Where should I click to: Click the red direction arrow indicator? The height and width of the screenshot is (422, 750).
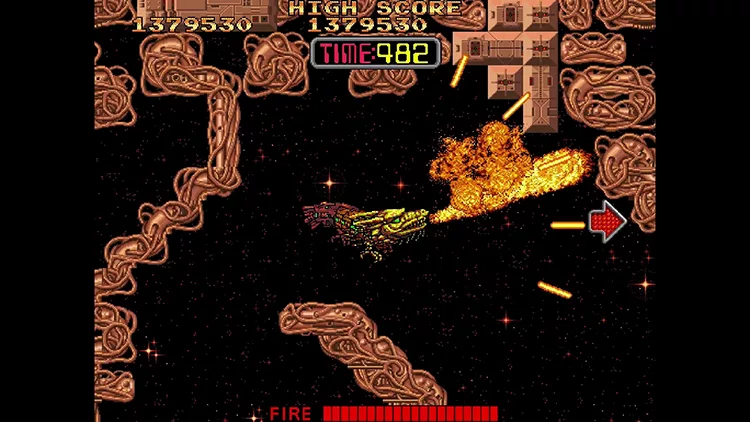[x=606, y=221]
